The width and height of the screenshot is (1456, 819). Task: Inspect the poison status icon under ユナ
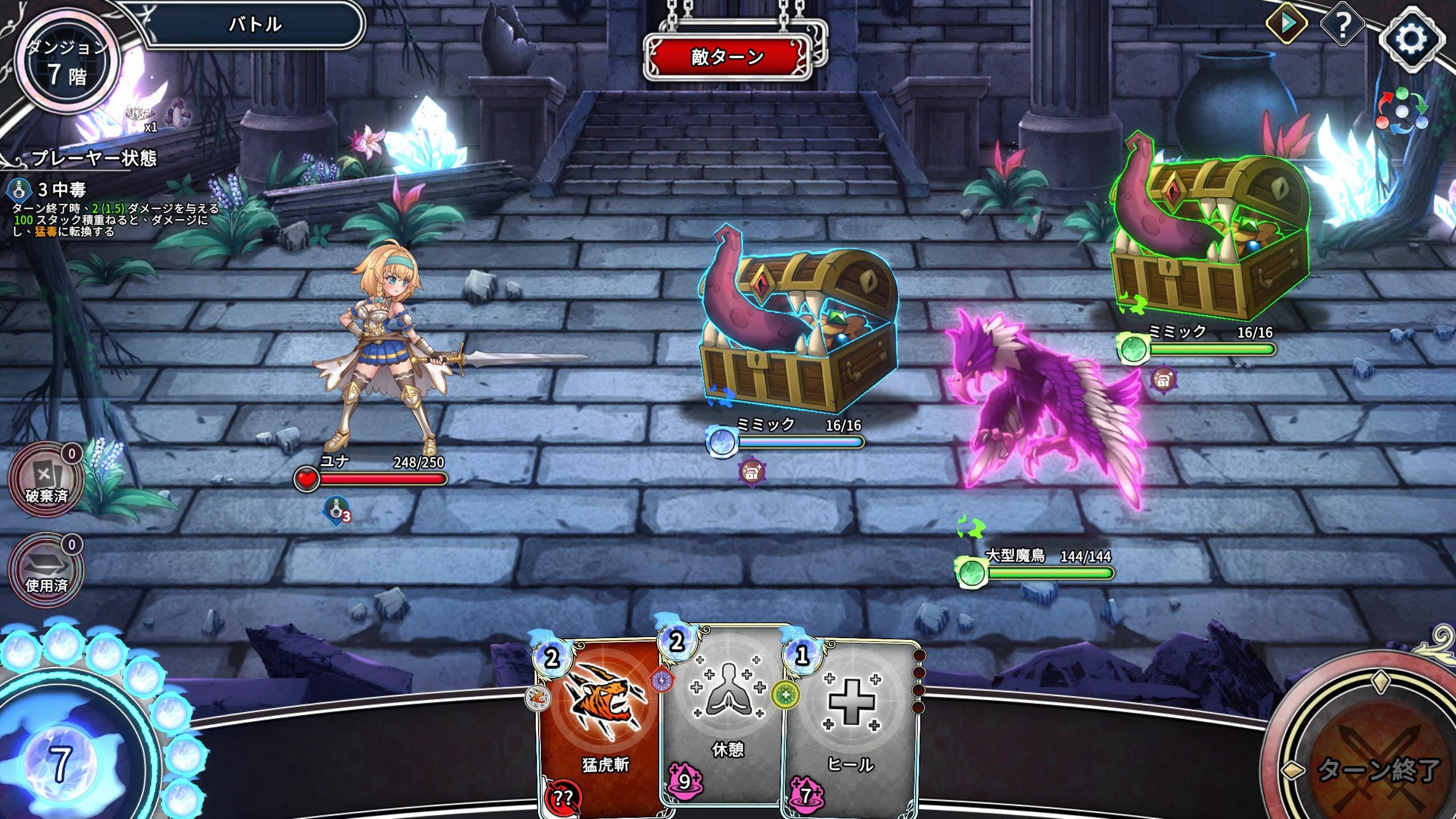pos(337,510)
